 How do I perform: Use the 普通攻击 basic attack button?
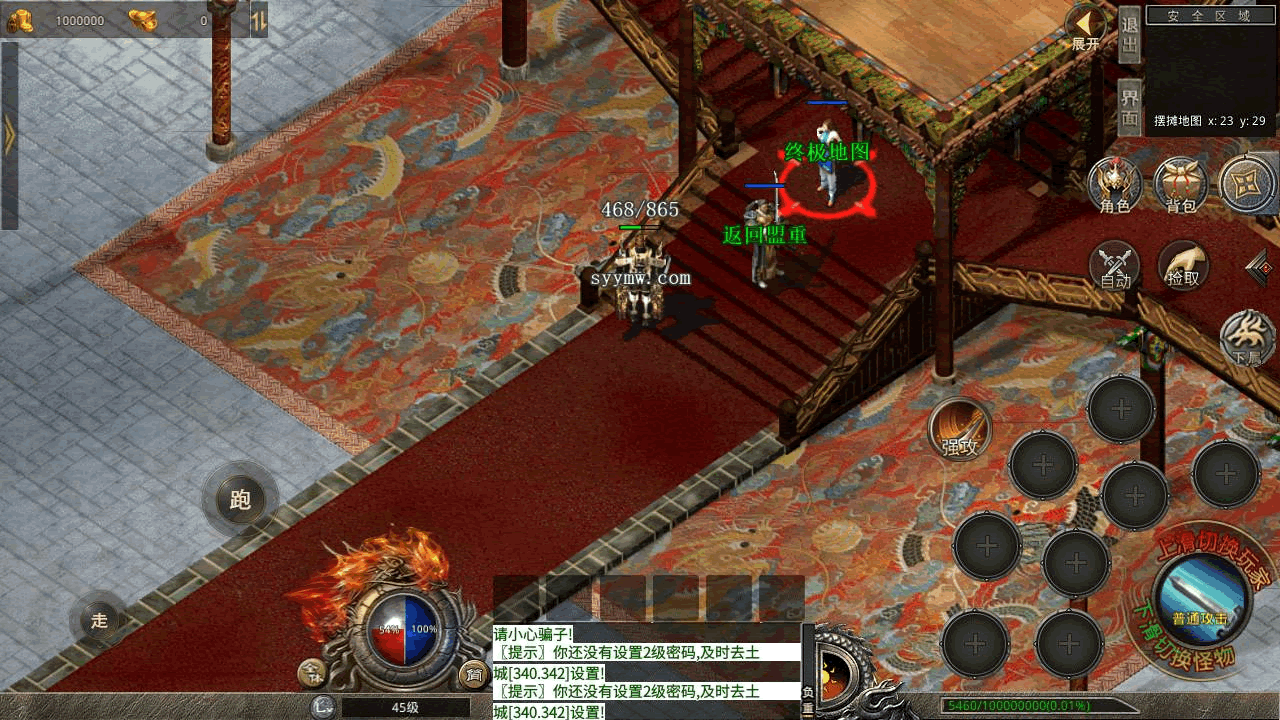click(x=1201, y=600)
